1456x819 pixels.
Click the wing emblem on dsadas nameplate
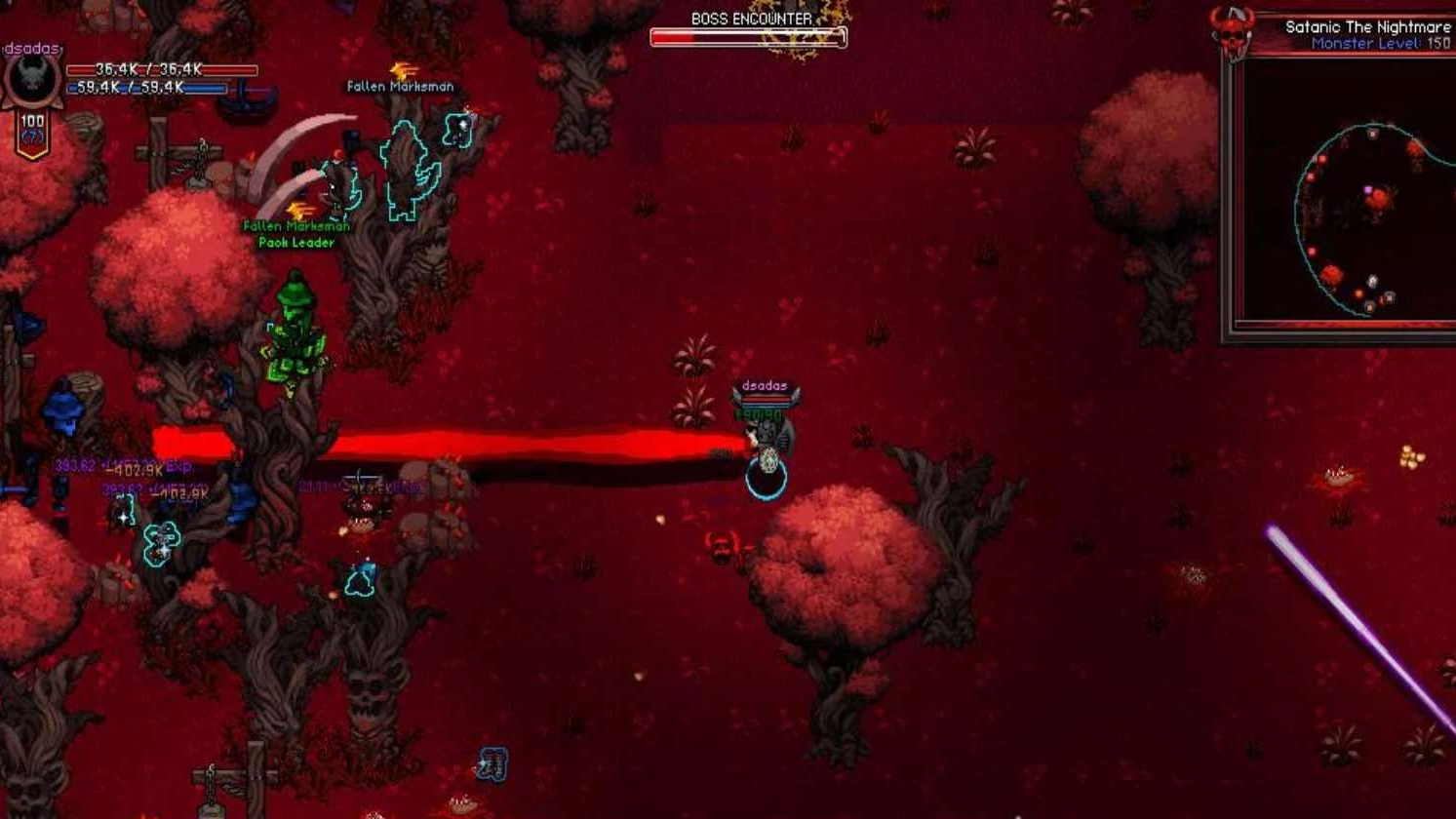click(737, 396)
